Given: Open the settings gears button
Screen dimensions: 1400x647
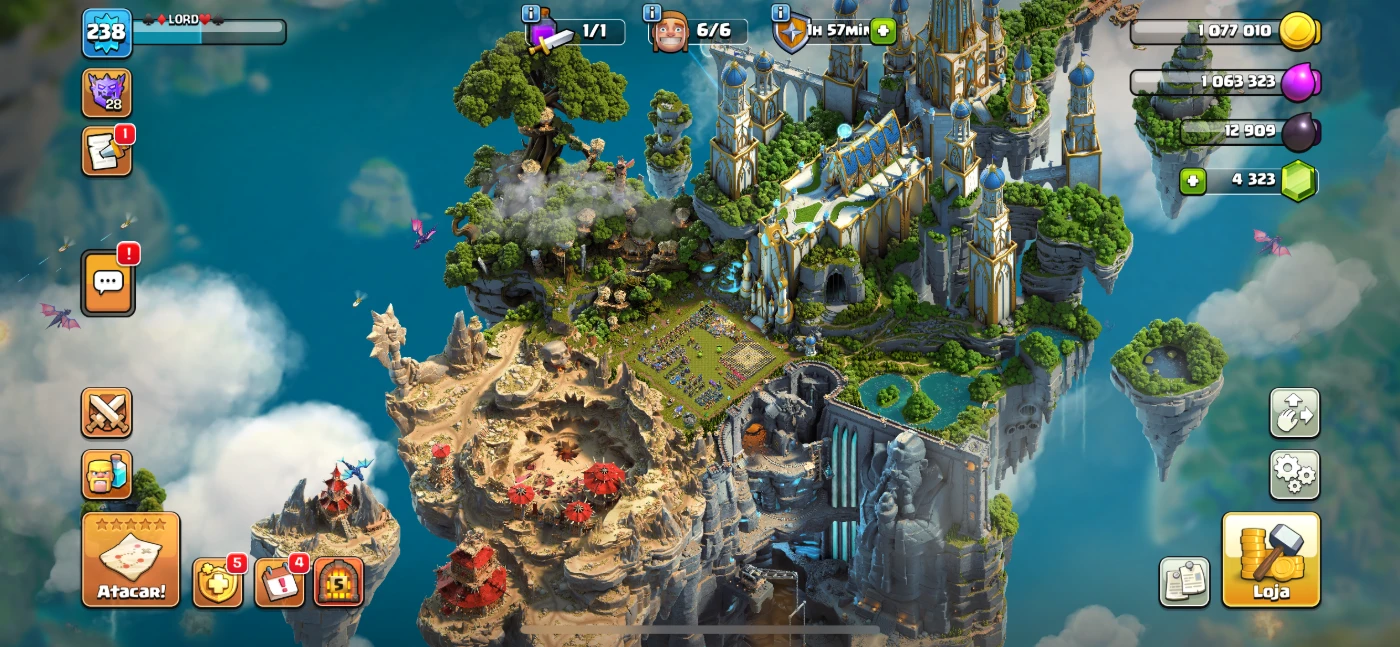Looking at the screenshot, I should (1294, 474).
